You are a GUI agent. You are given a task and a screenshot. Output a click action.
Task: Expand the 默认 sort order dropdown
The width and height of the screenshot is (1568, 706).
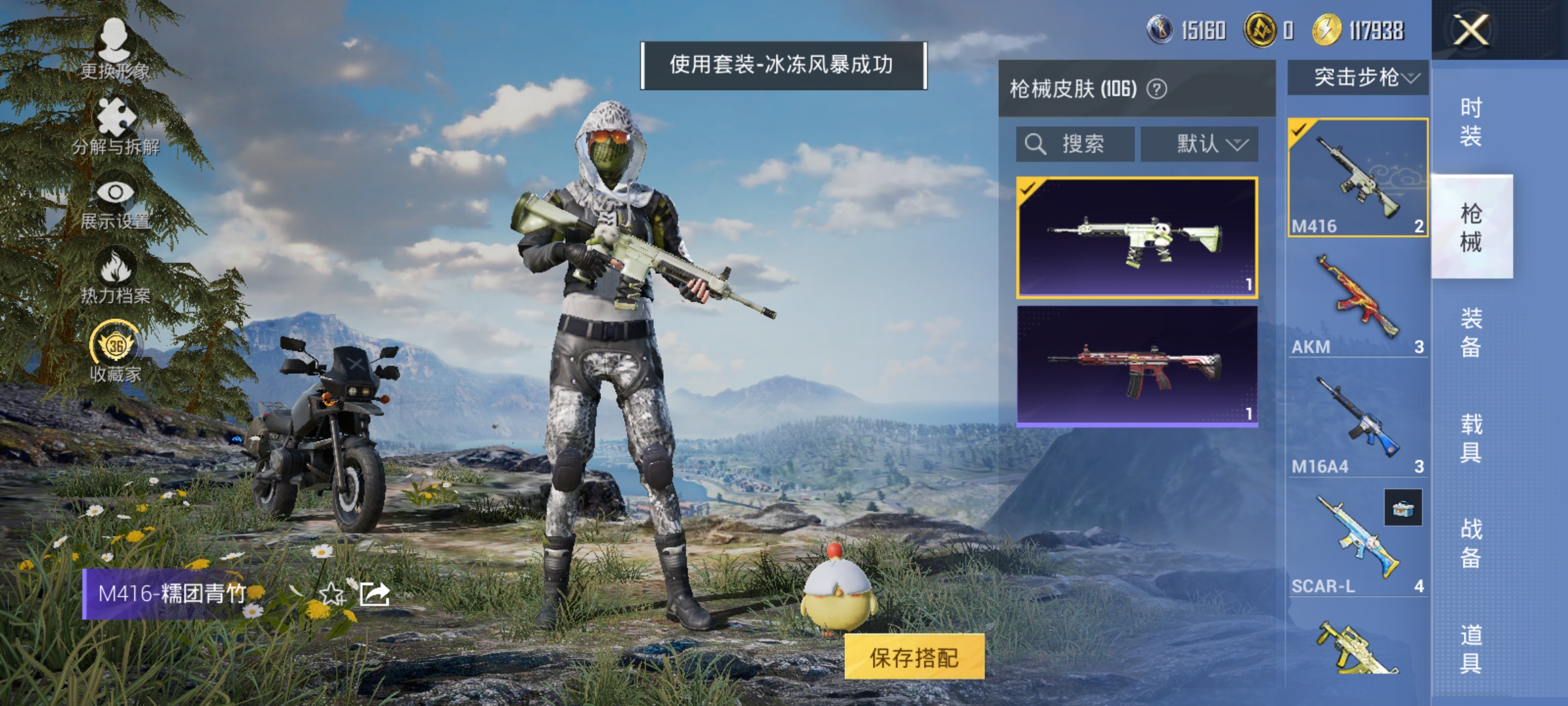point(1200,144)
